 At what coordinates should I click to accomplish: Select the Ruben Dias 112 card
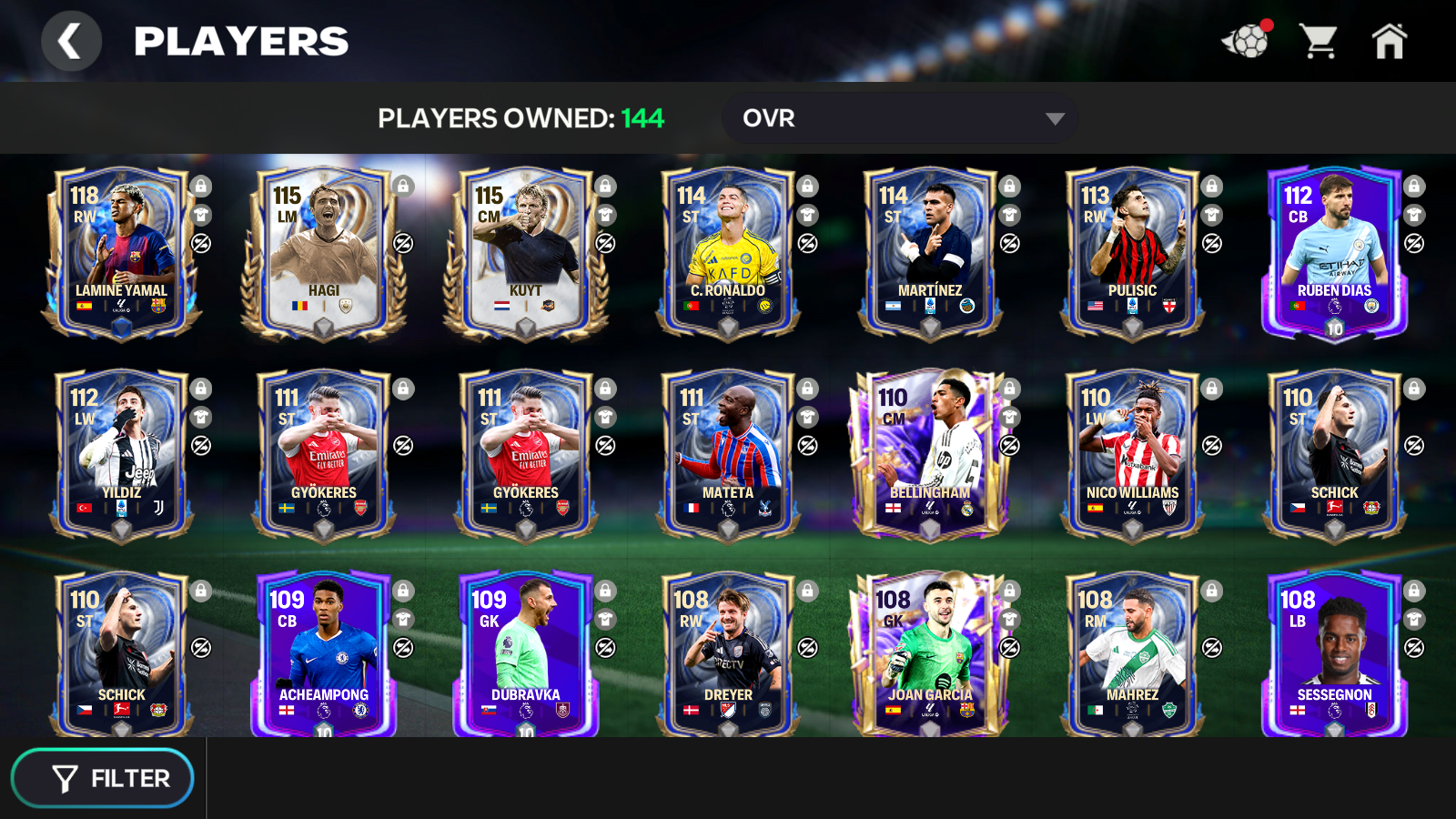pyautogui.click(x=1333, y=252)
